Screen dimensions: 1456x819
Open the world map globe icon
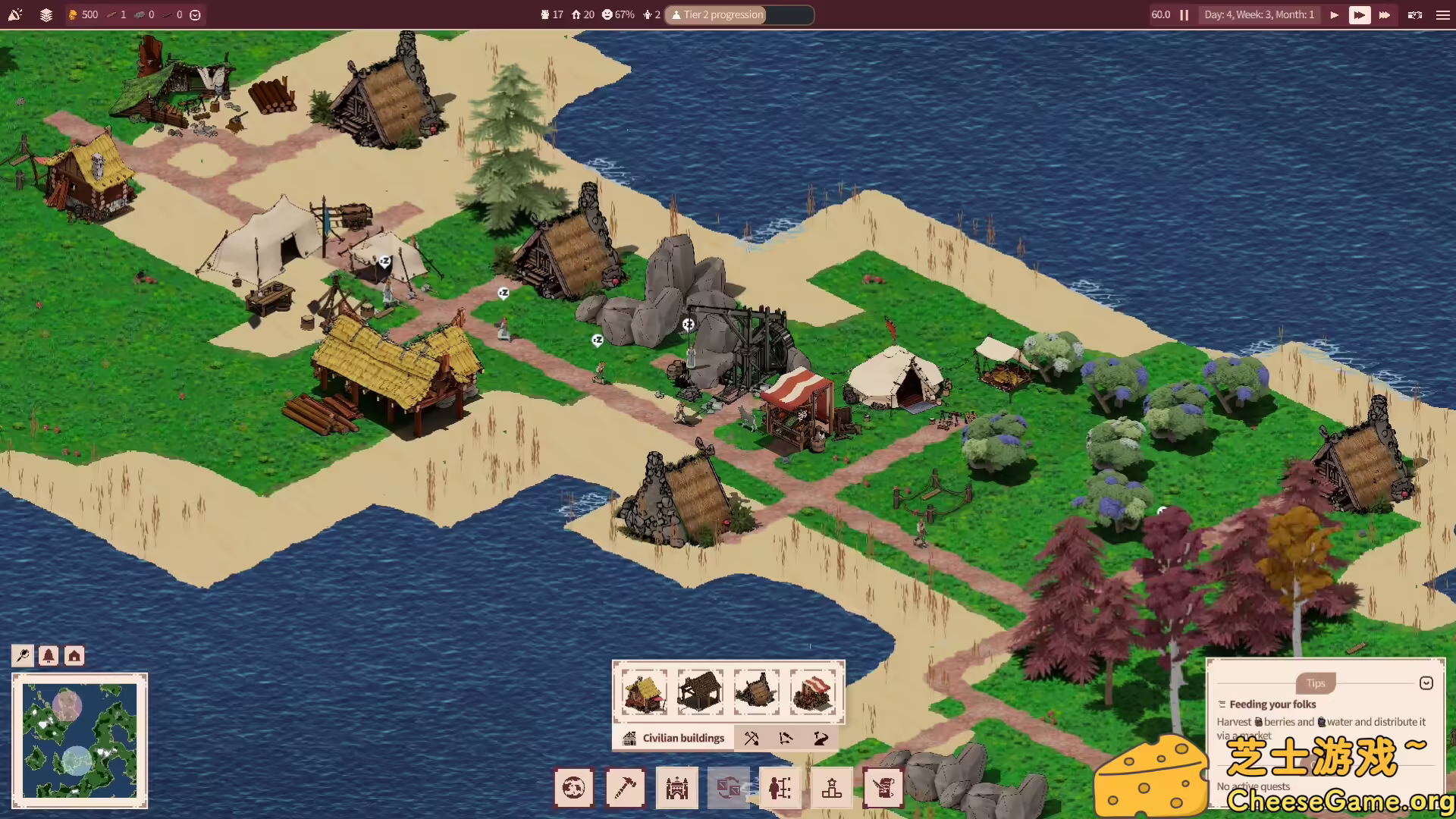click(x=574, y=788)
